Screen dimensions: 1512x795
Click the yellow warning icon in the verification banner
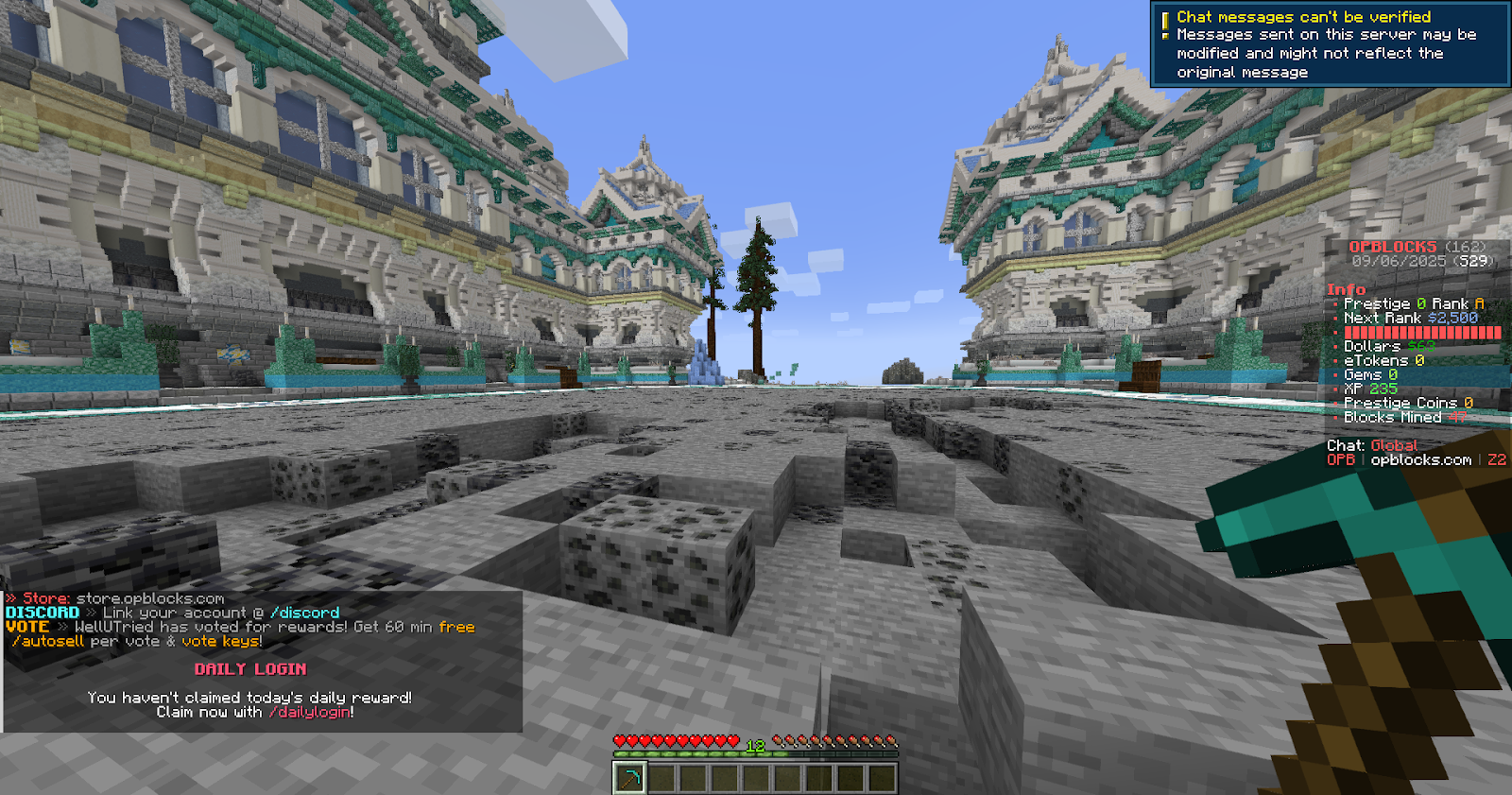[x=1165, y=16]
